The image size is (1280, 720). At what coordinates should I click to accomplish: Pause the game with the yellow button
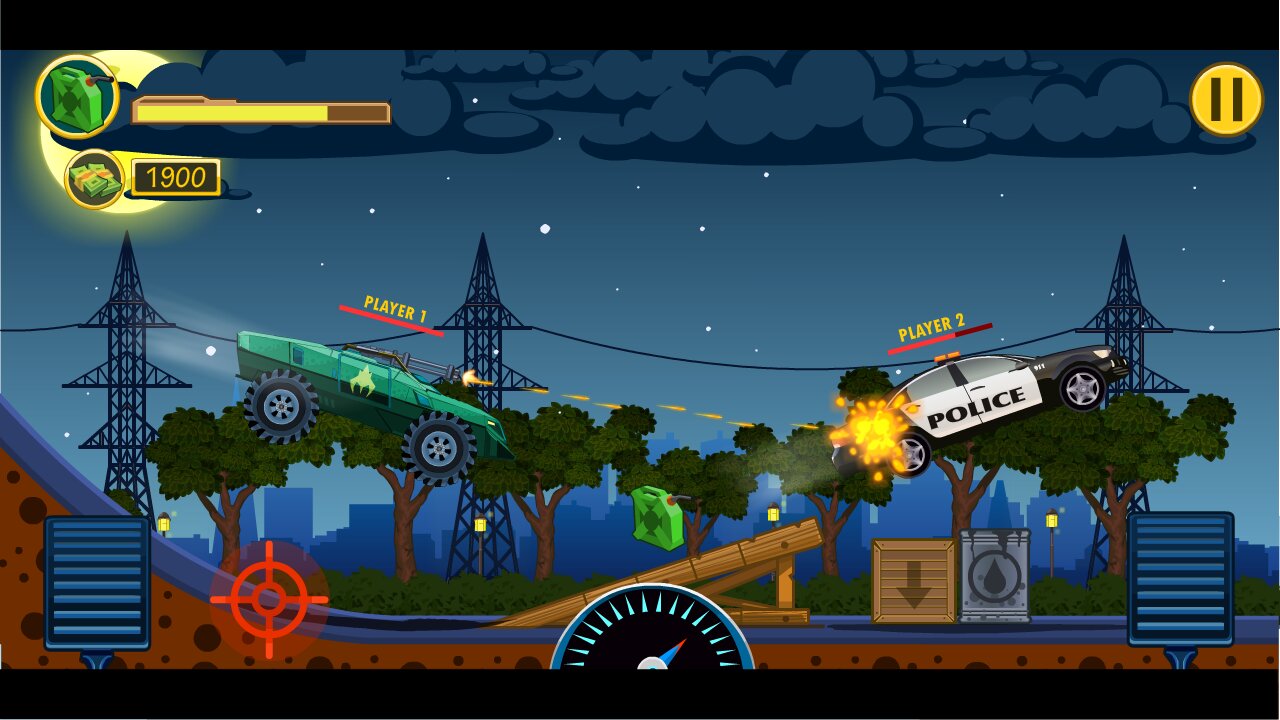pyautogui.click(x=1226, y=99)
